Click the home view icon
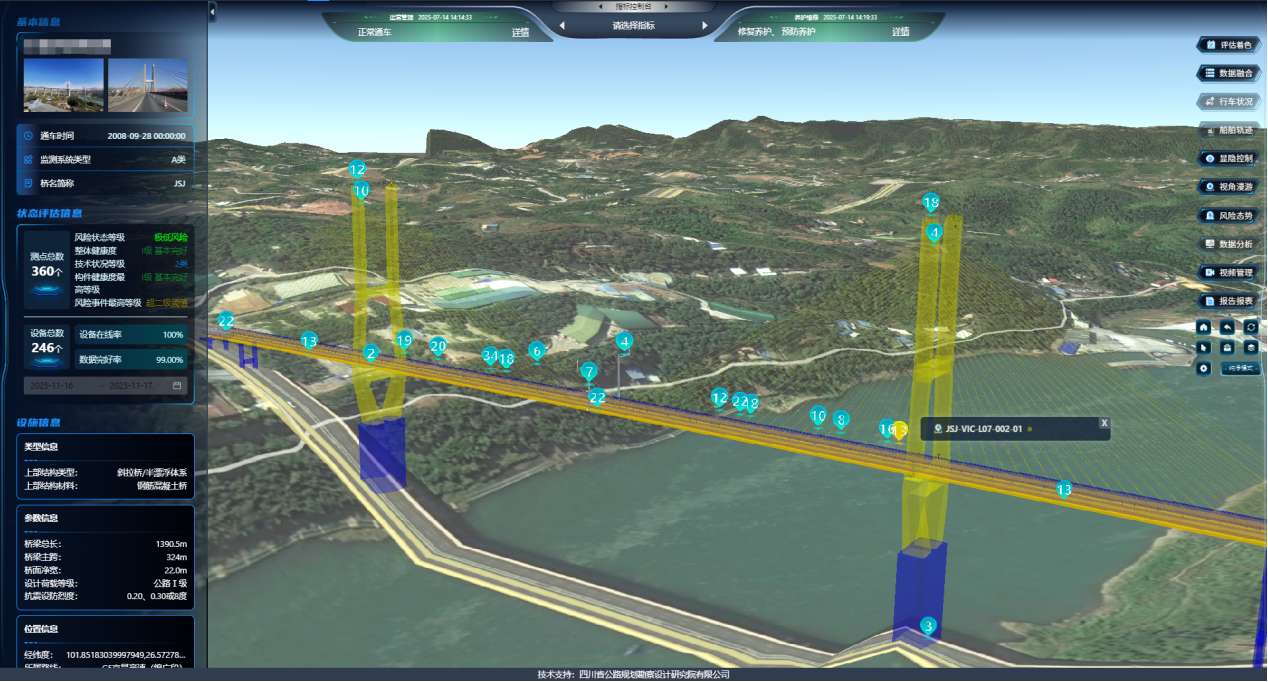 click(1203, 327)
